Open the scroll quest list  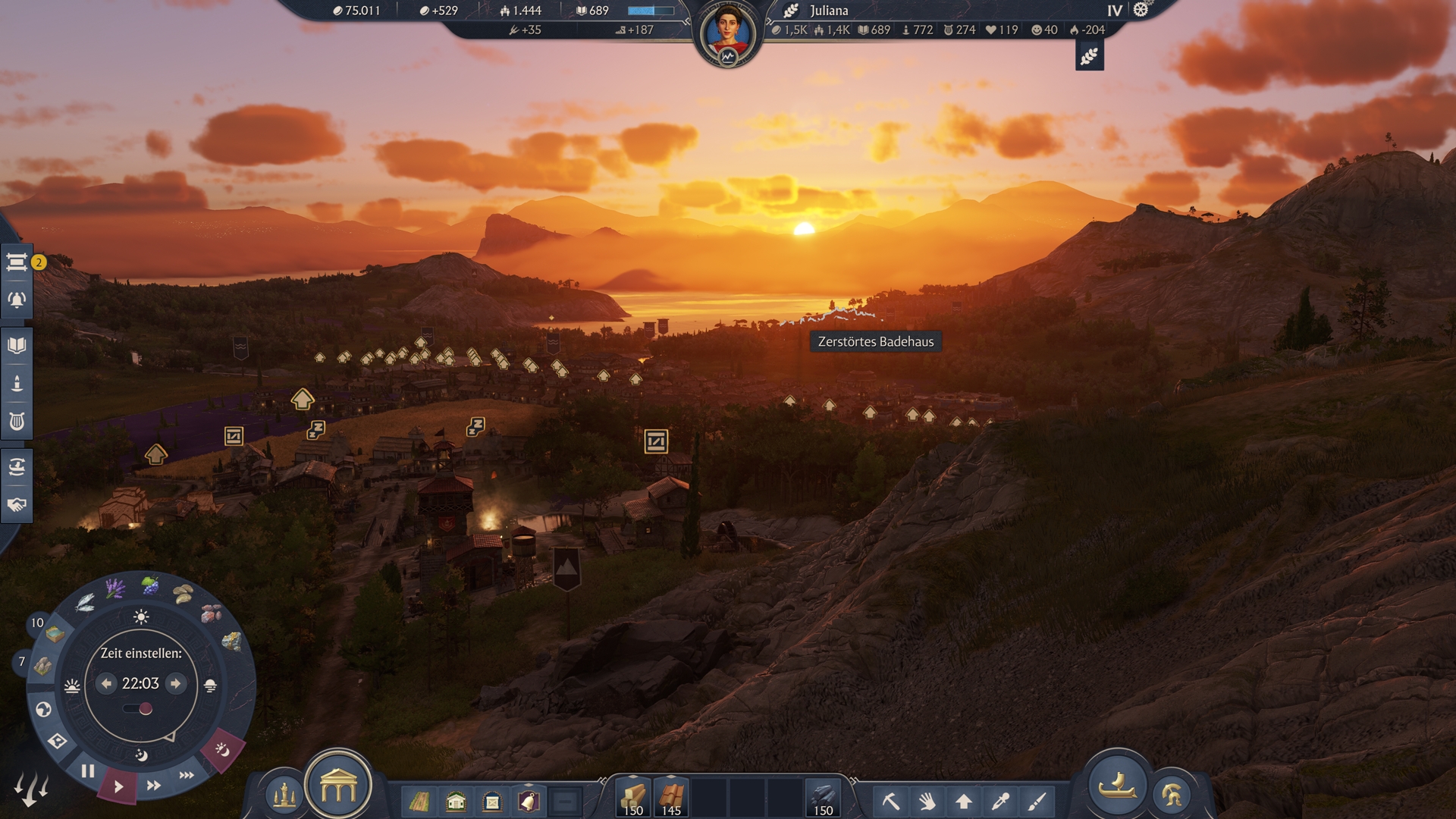17,262
